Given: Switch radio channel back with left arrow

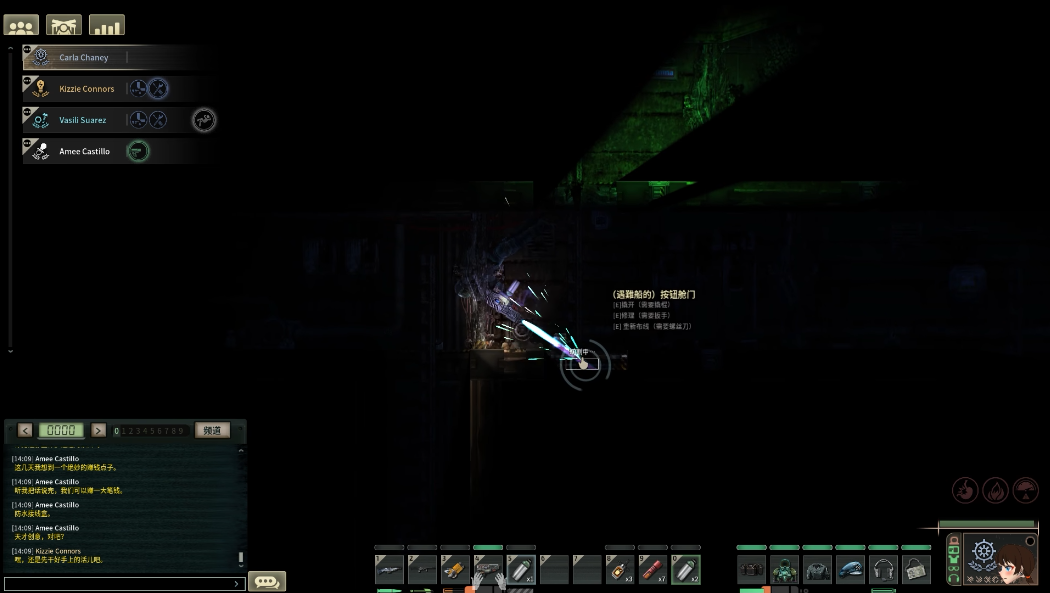Looking at the screenshot, I should [25, 430].
